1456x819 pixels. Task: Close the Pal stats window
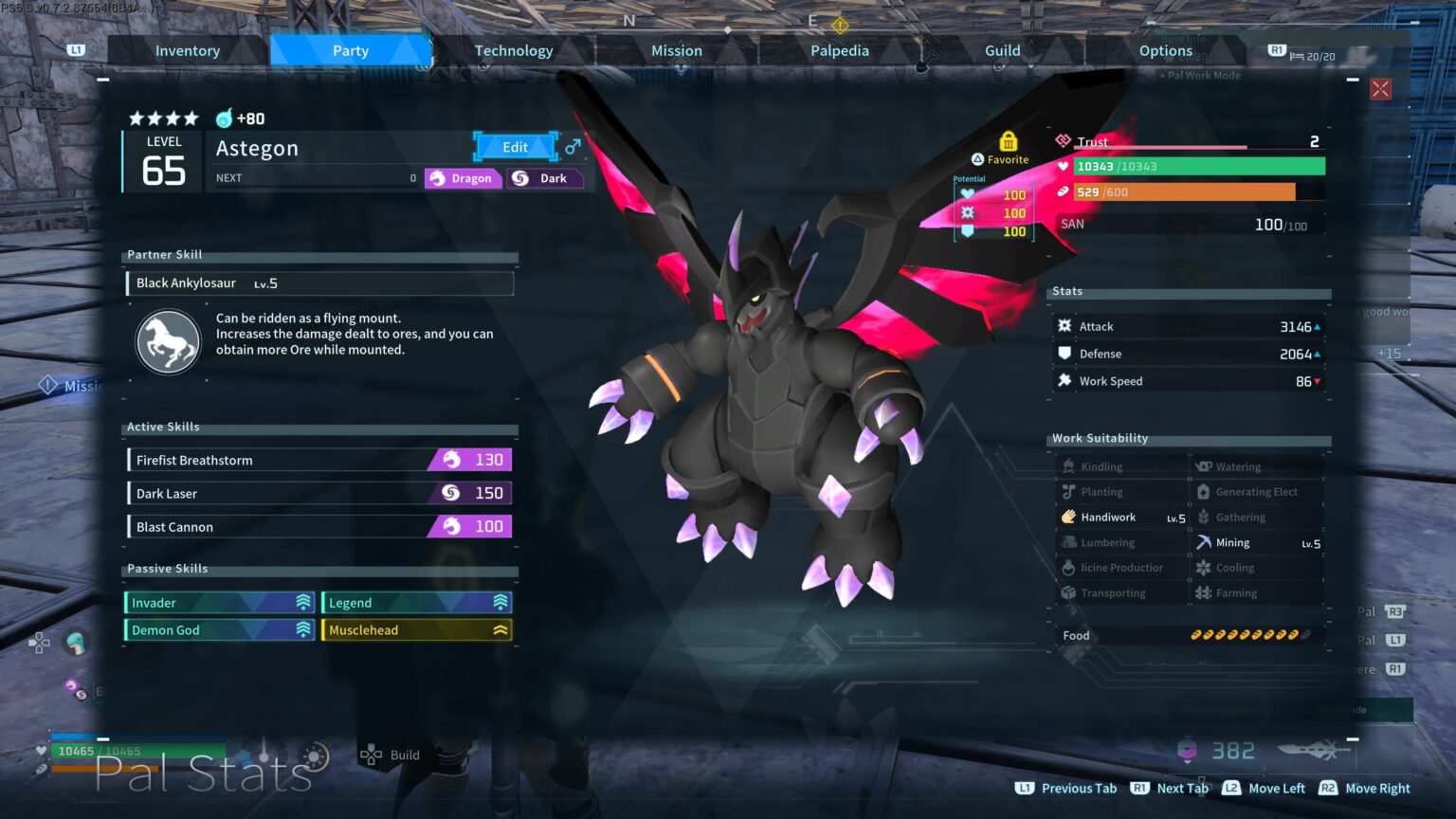coord(1380,89)
